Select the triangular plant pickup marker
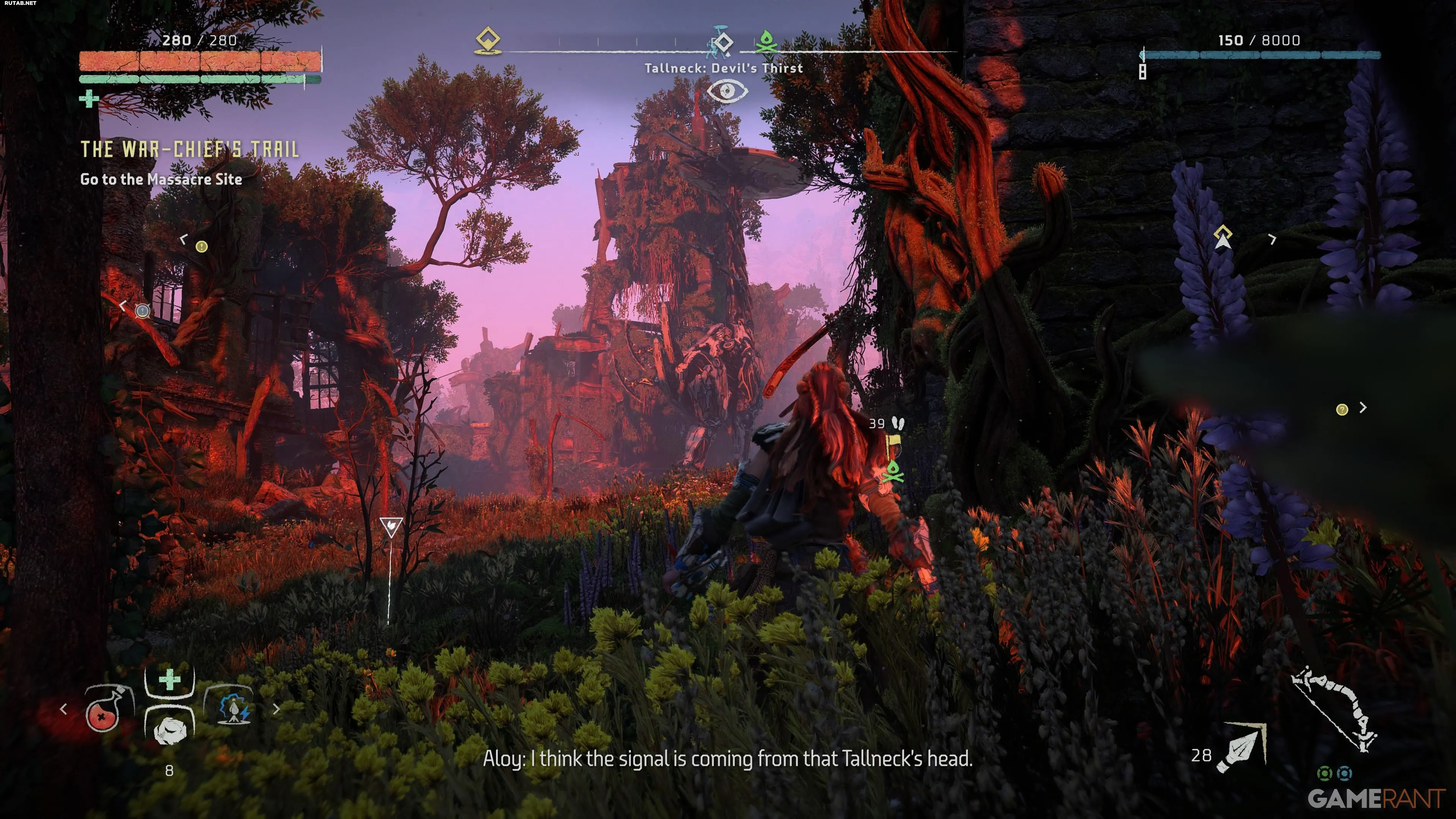1456x819 pixels. 391,526
